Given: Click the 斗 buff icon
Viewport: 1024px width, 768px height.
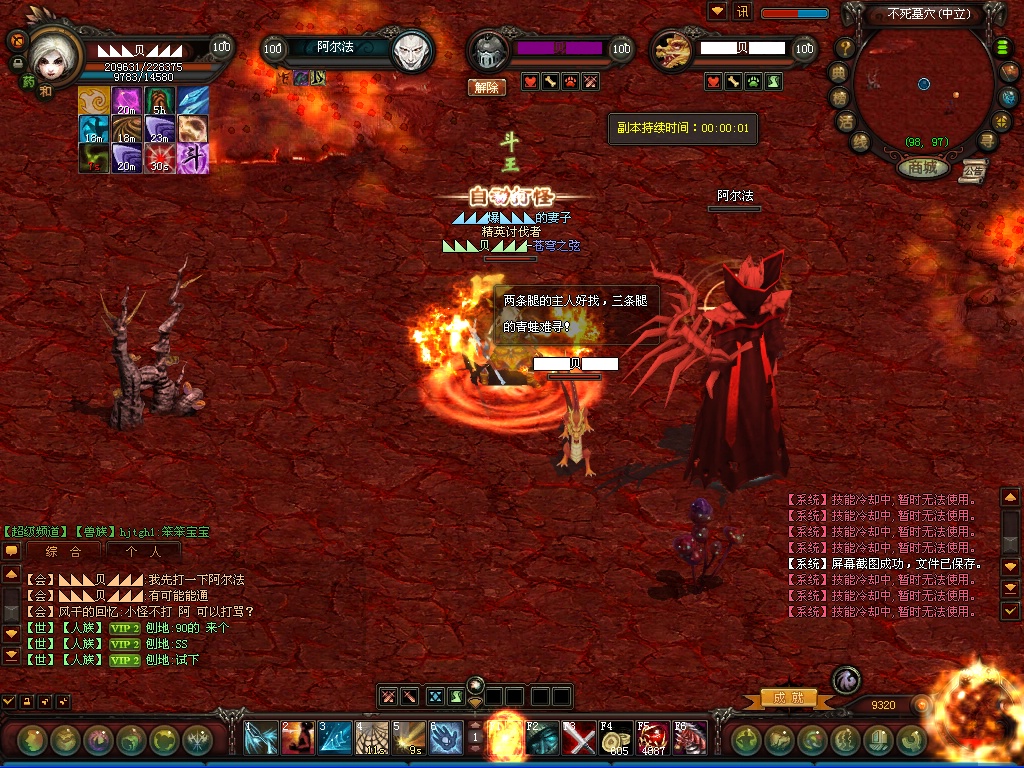Looking at the screenshot, I should [x=193, y=158].
